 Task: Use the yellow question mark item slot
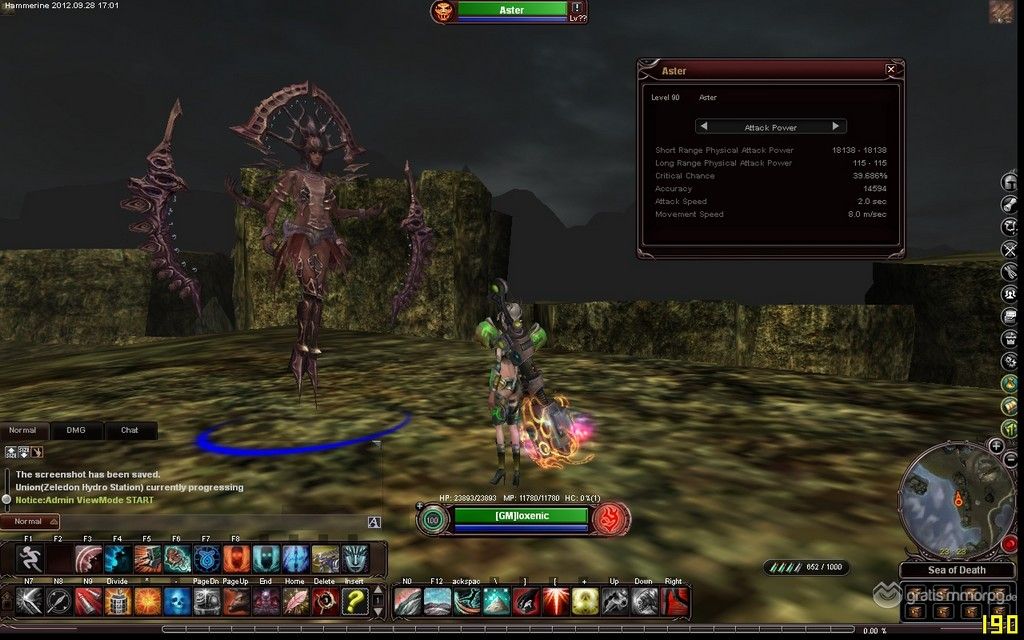click(355, 600)
